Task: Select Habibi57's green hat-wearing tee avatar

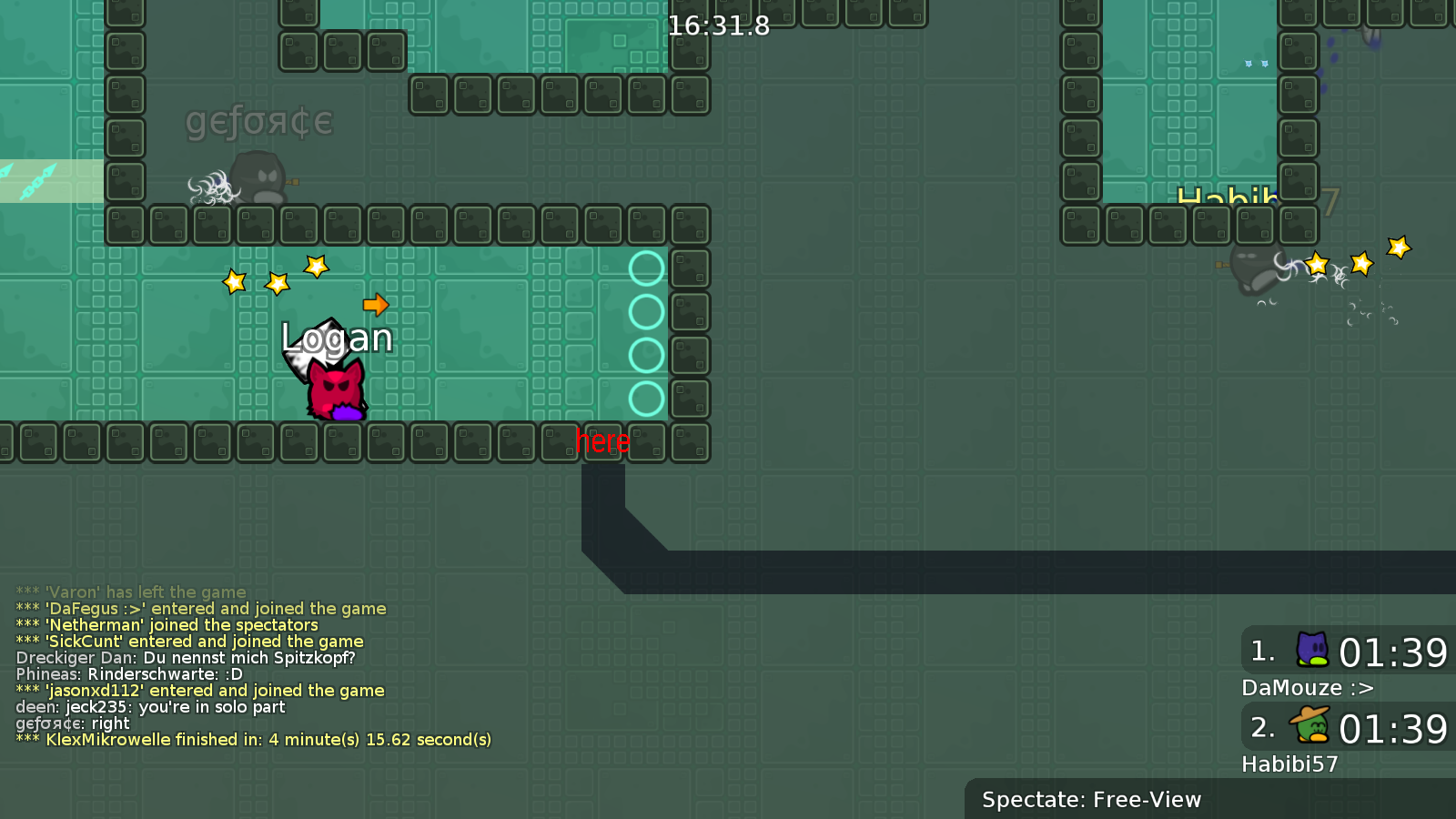Action: point(1308,726)
